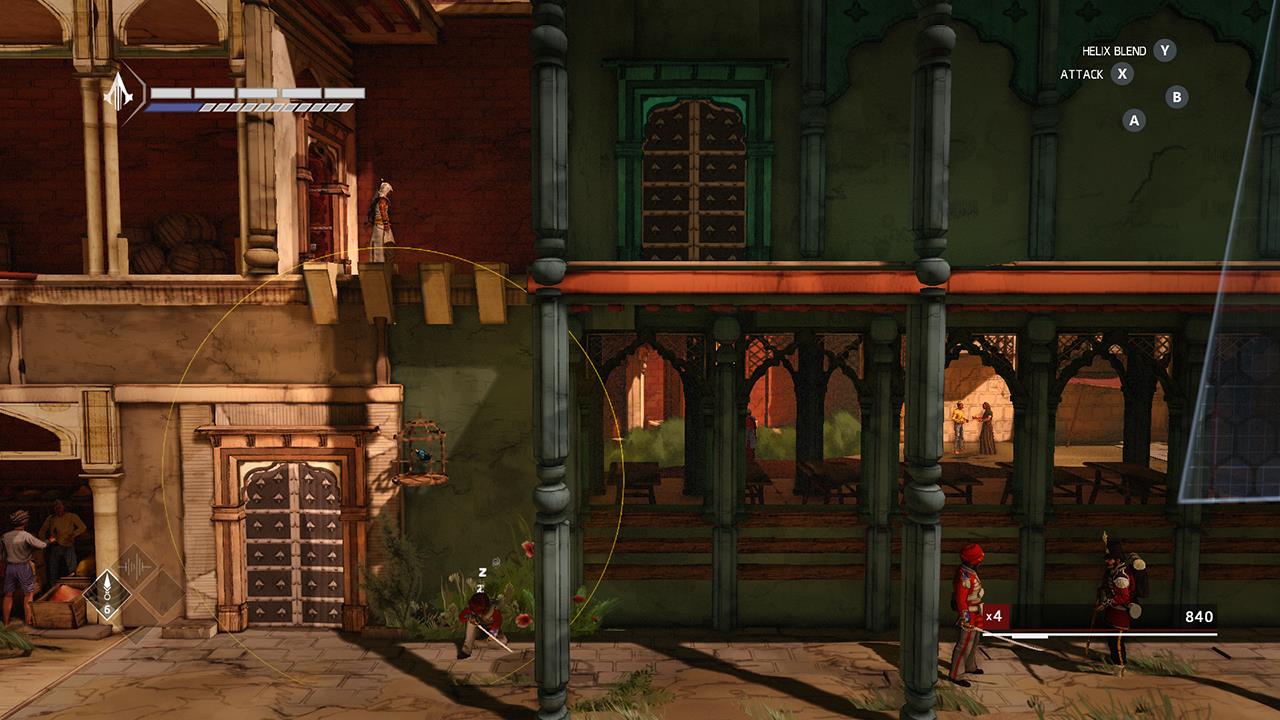This screenshot has width=1280, height=720.
Task: Select the dart tool slot showing 6
Action: pyautogui.click(x=106, y=595)
